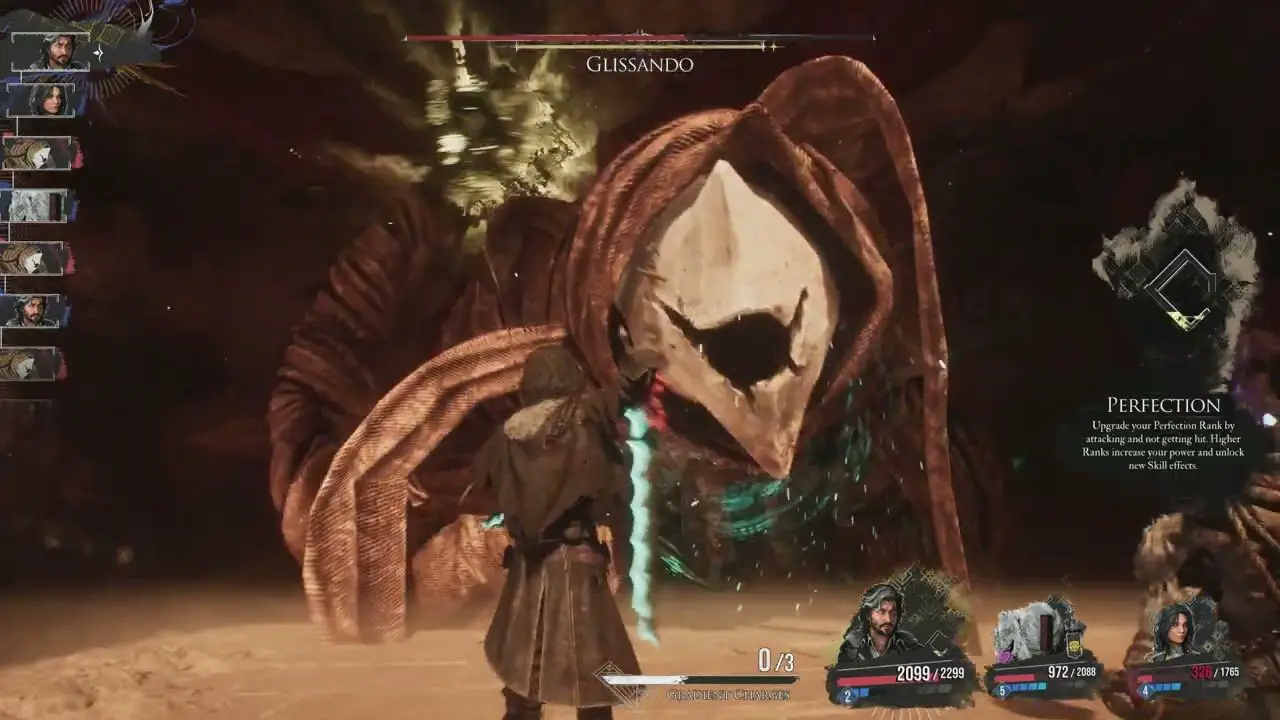Viewport: 1280px width, 720px height.
Task: Click the Perfection rank emblem
Action: [x=1181, y=285]
